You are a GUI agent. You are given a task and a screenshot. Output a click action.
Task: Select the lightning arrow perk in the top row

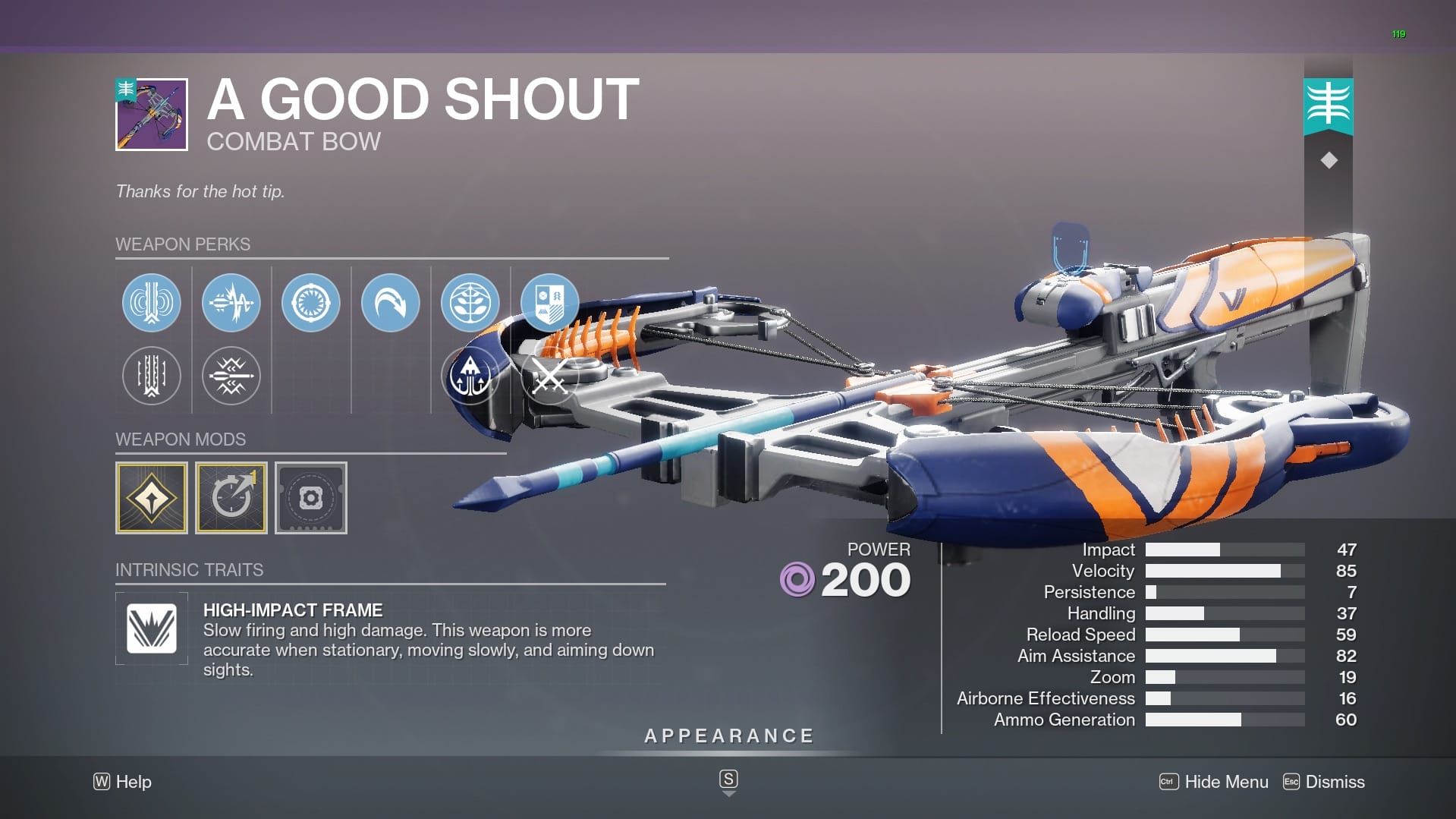coord(231,302)
